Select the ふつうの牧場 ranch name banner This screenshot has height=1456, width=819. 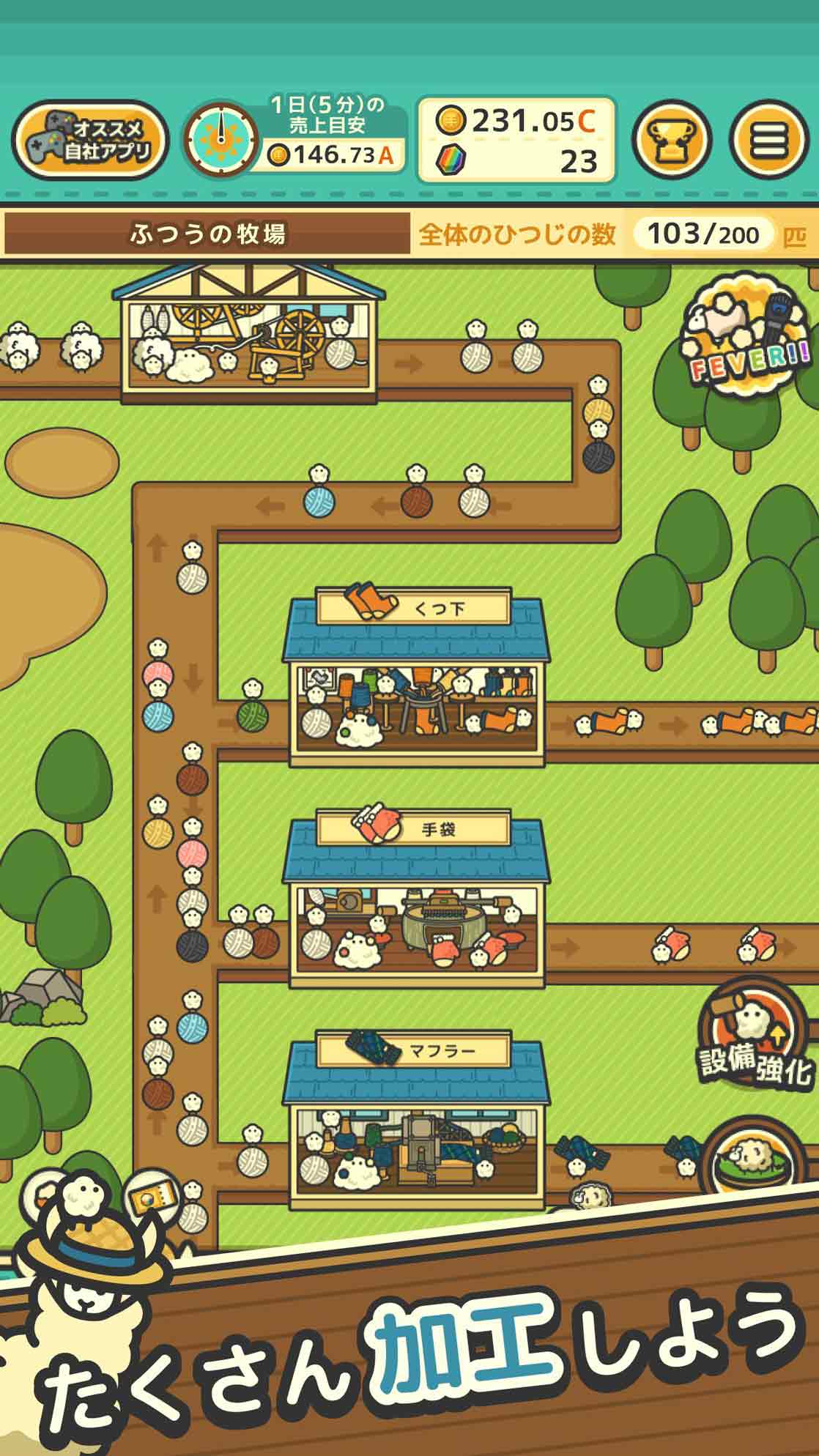207,234
